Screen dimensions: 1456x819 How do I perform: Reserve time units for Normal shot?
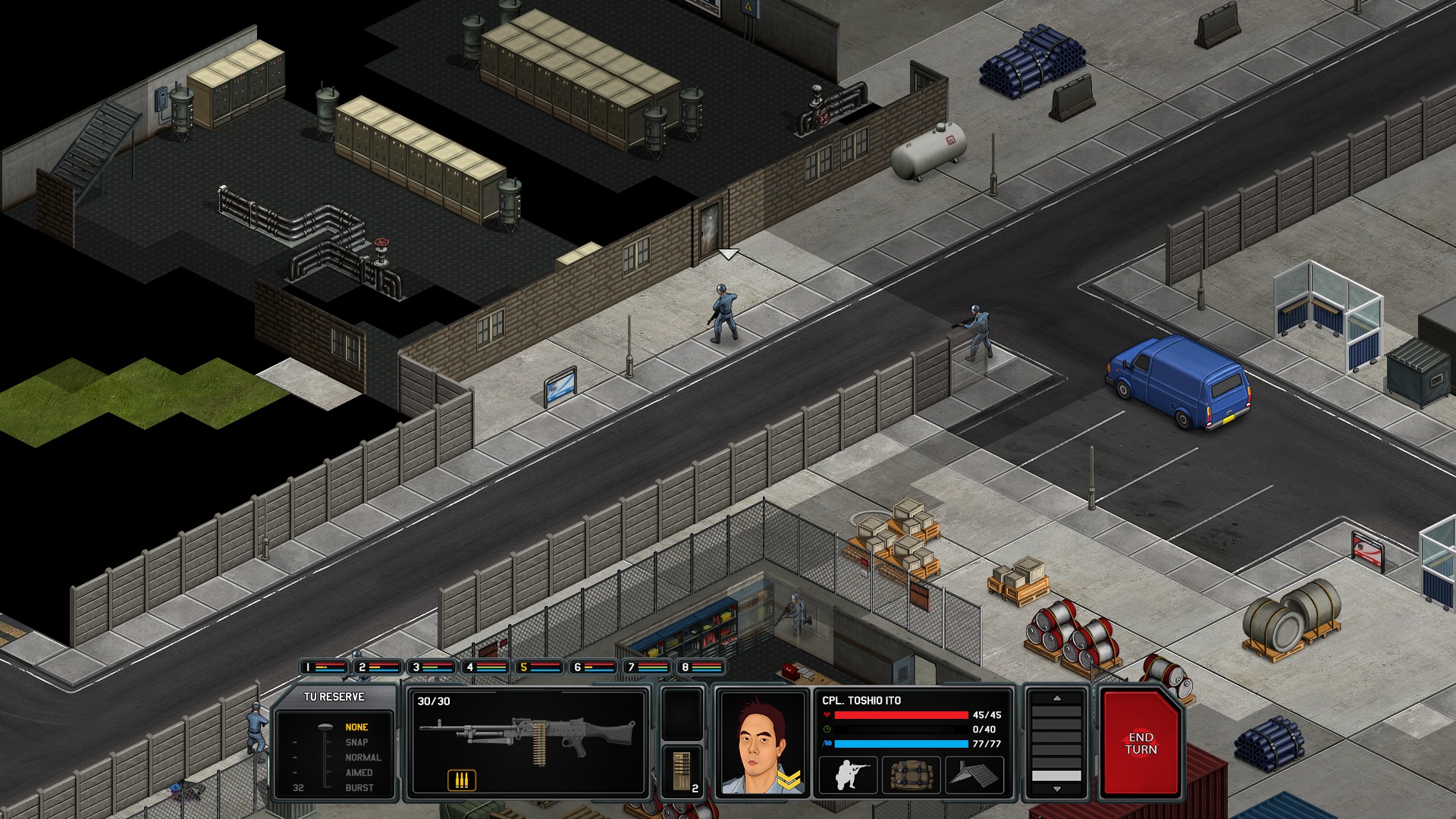coord(362,758)
